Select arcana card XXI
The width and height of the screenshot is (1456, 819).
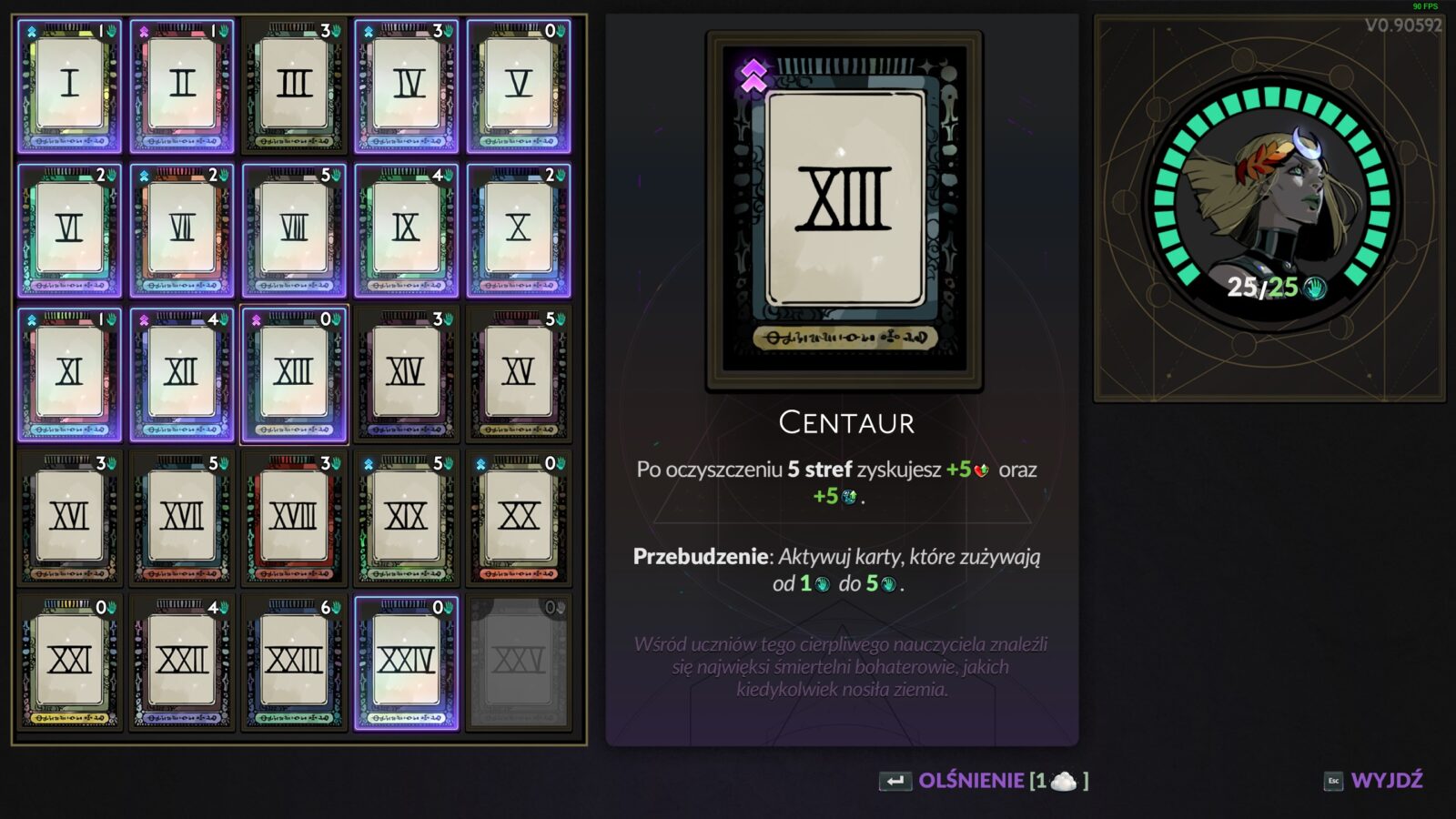[x=69, y=662]
